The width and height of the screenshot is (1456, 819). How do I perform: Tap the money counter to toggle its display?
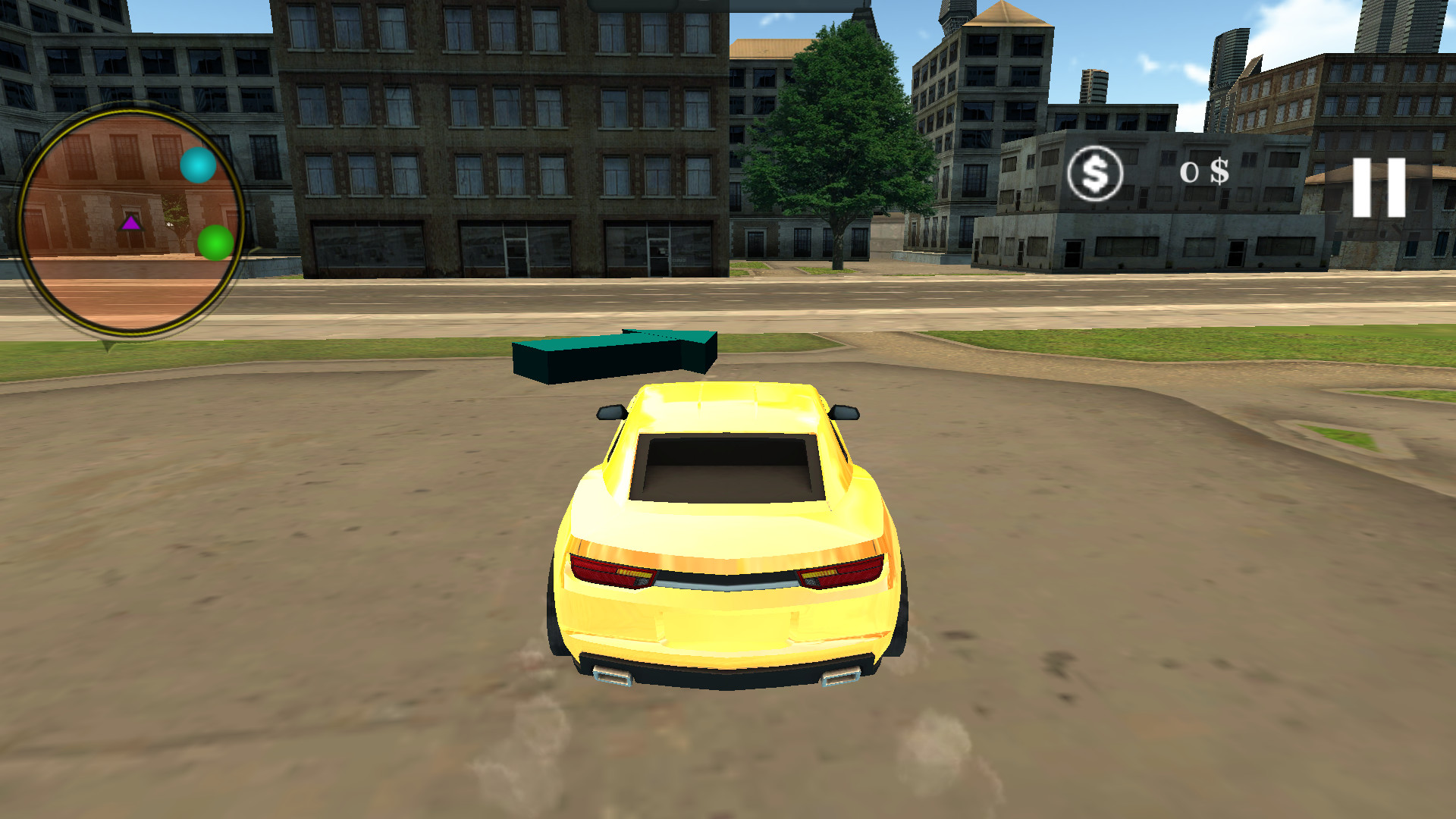click(1206, 174)
